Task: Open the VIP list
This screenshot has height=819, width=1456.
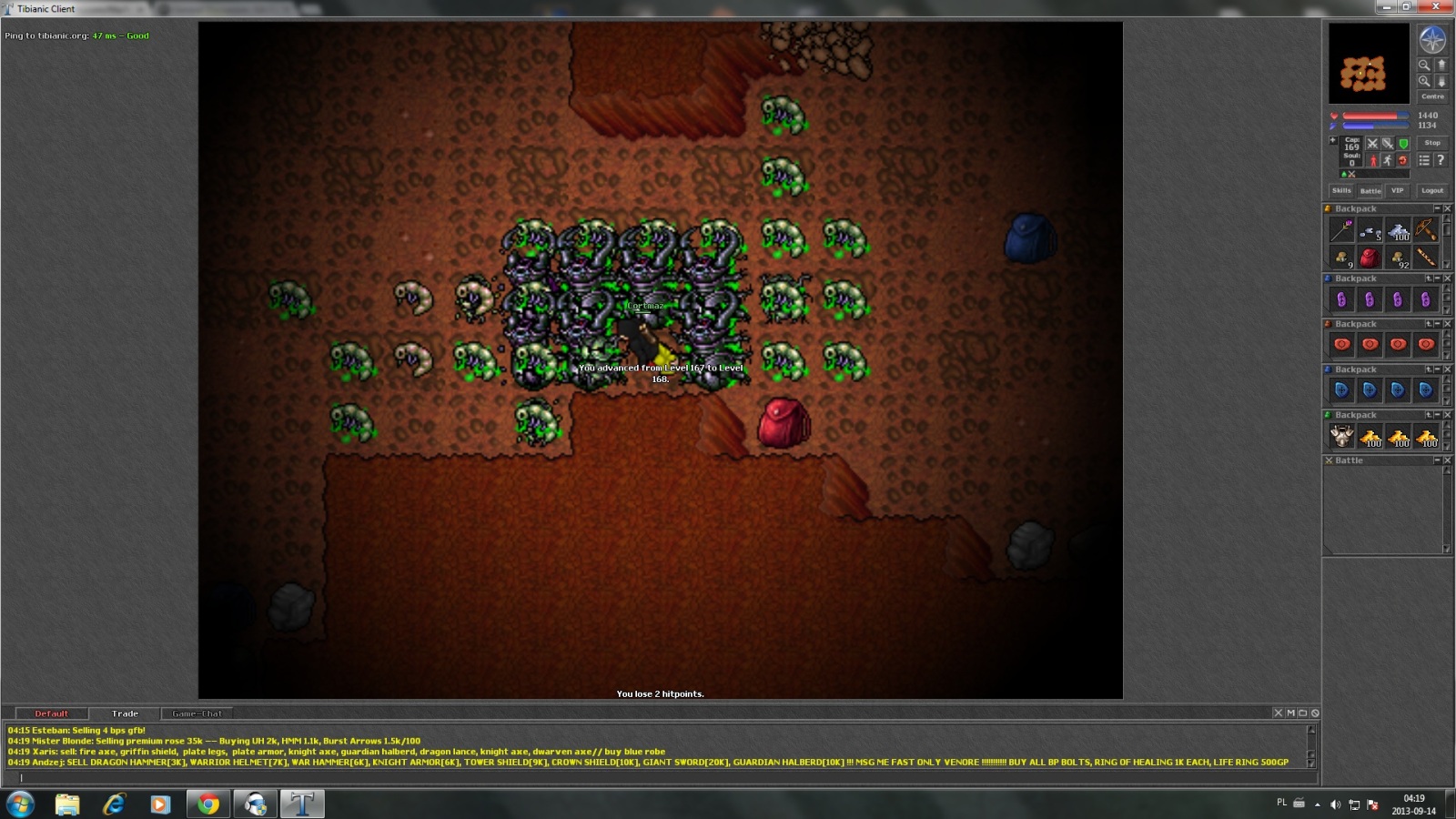Action: (x=1397, y=191)
